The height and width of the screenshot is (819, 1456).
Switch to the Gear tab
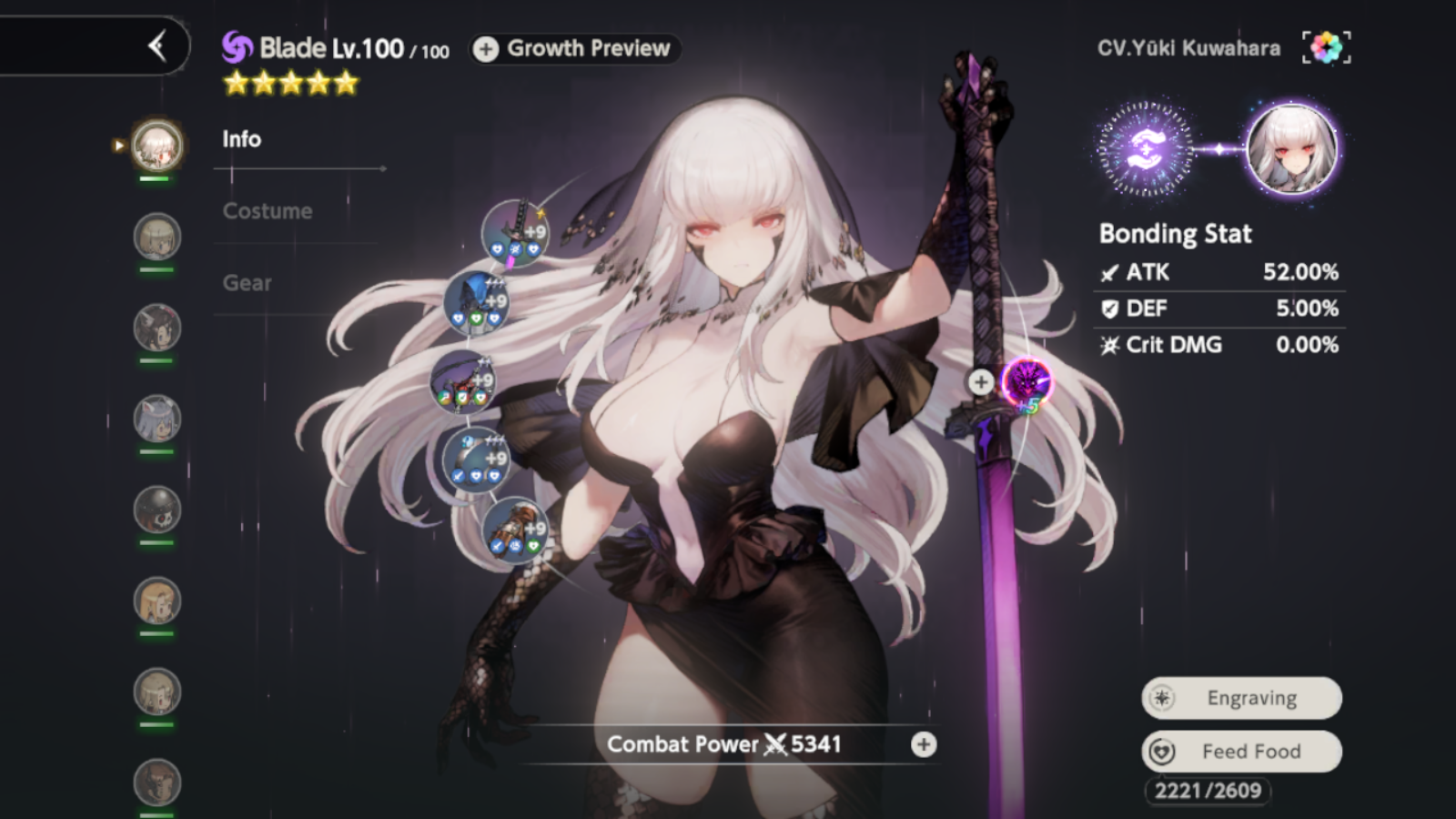pyautogui.click(x=248, y=283)
